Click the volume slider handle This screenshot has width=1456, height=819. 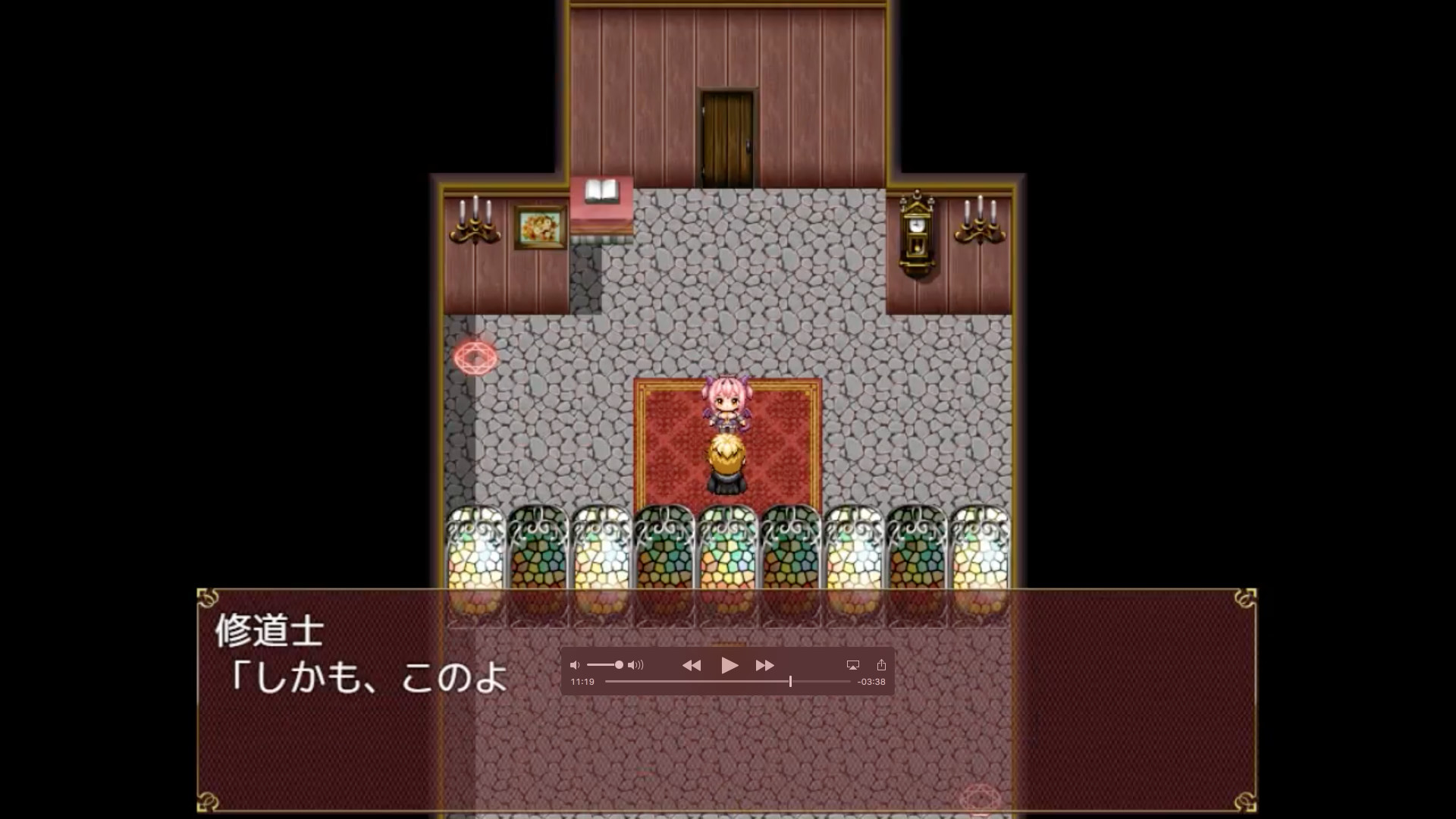(619, 665)
